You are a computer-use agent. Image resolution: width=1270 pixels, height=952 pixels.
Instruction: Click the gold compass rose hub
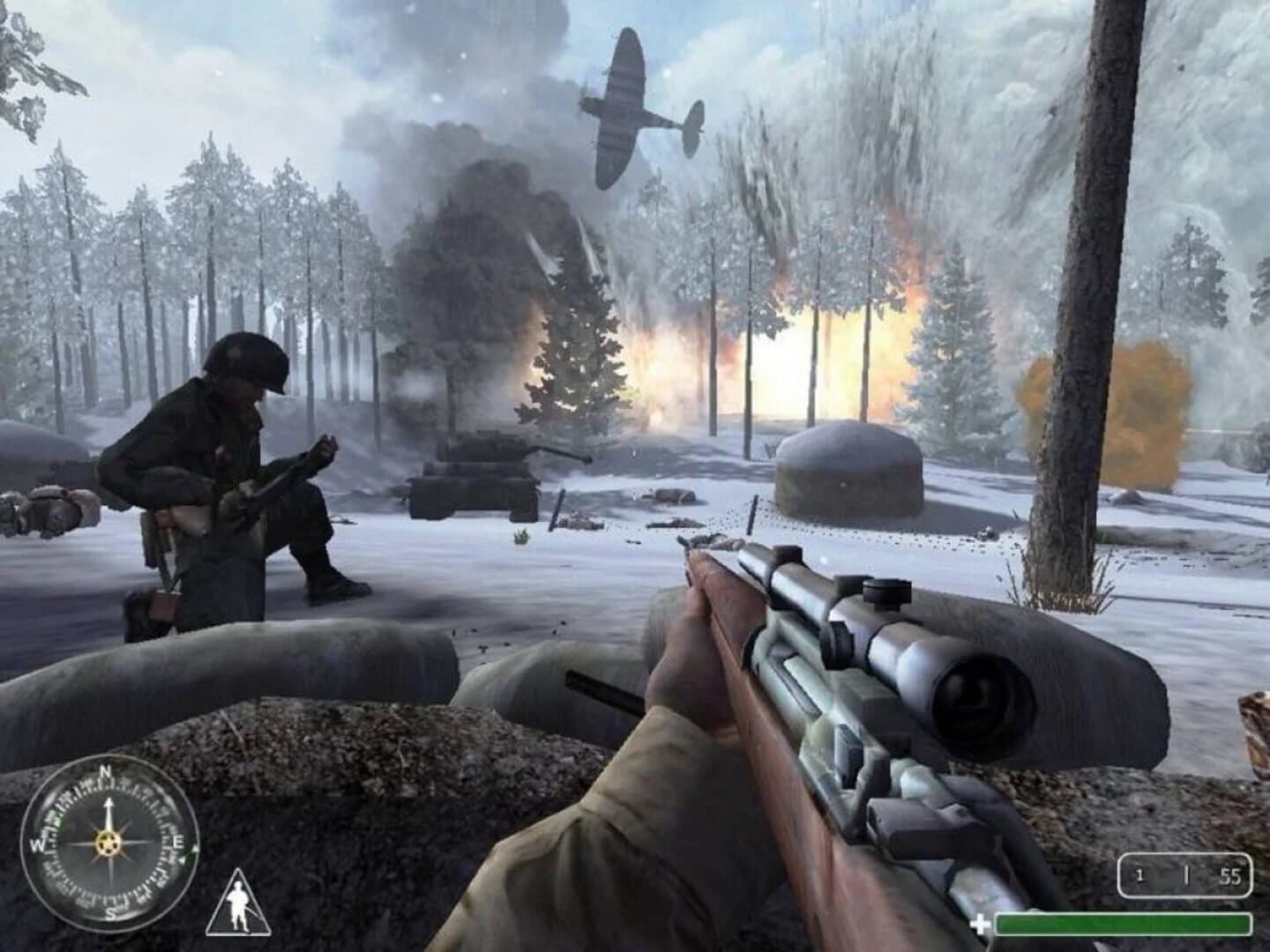tap(108, 844)
